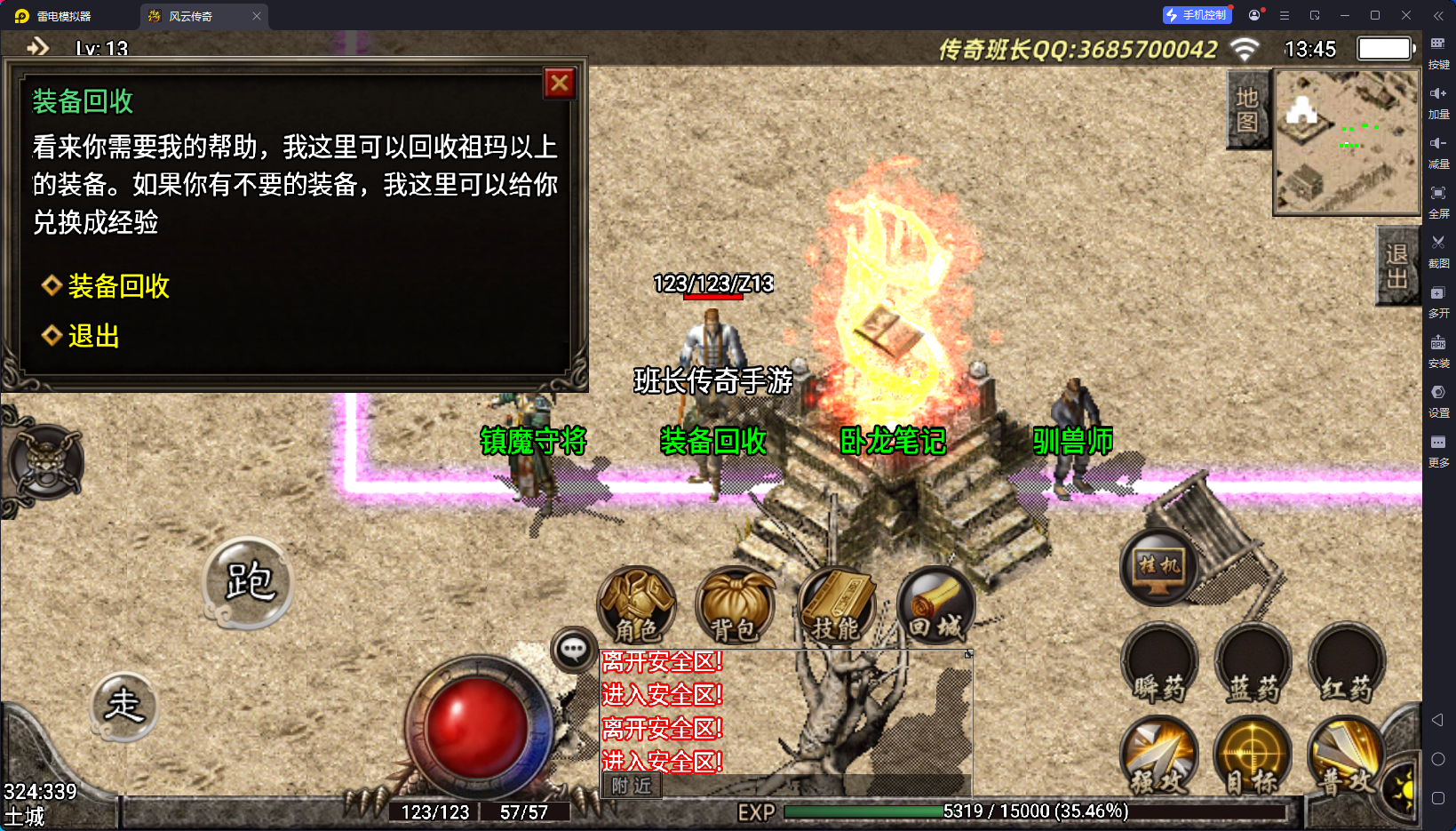Screen dimensions: 1456x831
Task: Click the emulator 全屏 fullscreen button
Action: 1438,199
